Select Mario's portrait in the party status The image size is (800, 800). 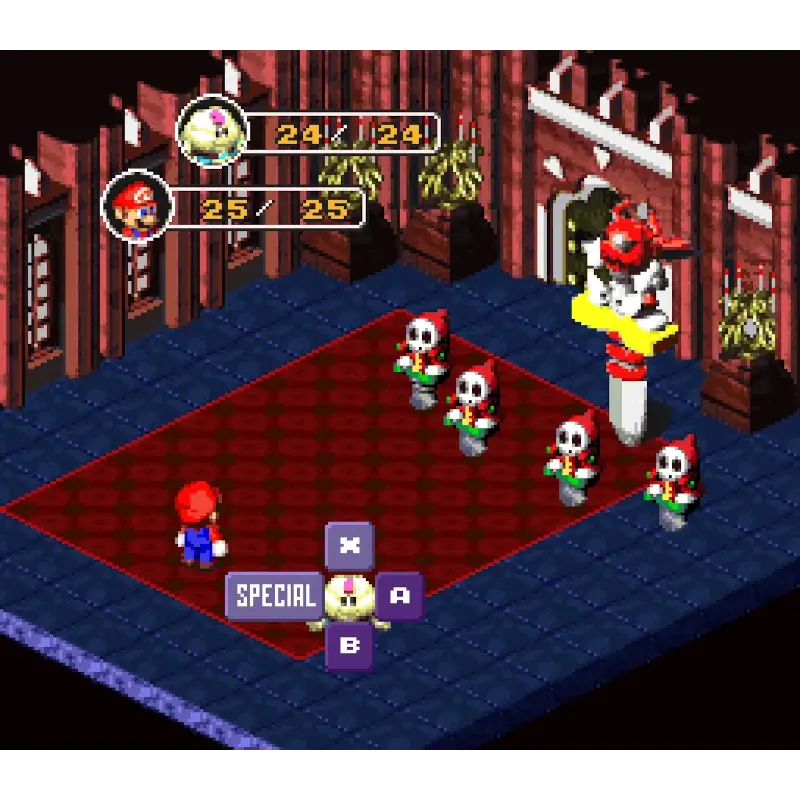[137, 209]
